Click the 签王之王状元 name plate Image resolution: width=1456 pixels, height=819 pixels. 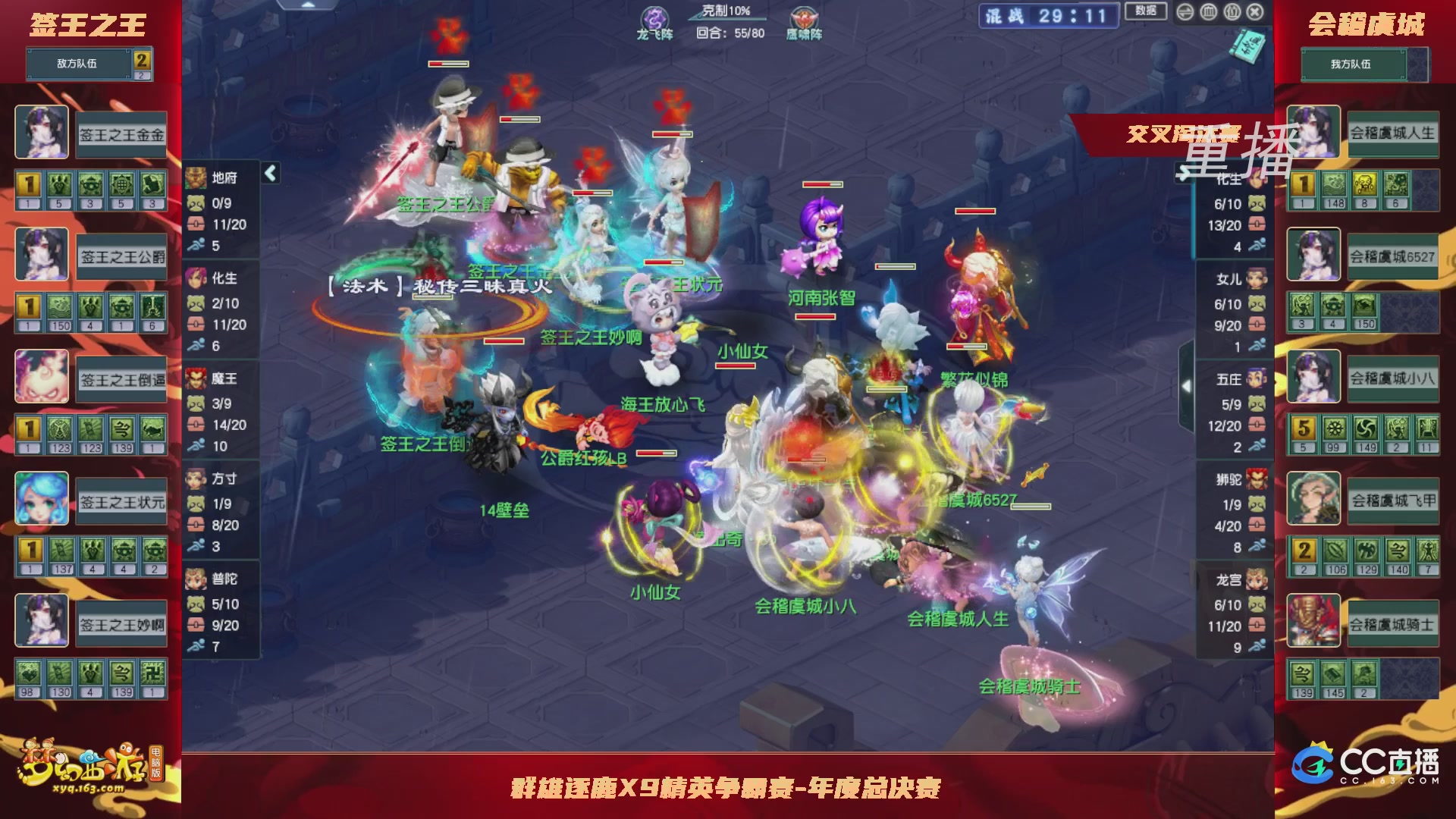pos(120,499)
